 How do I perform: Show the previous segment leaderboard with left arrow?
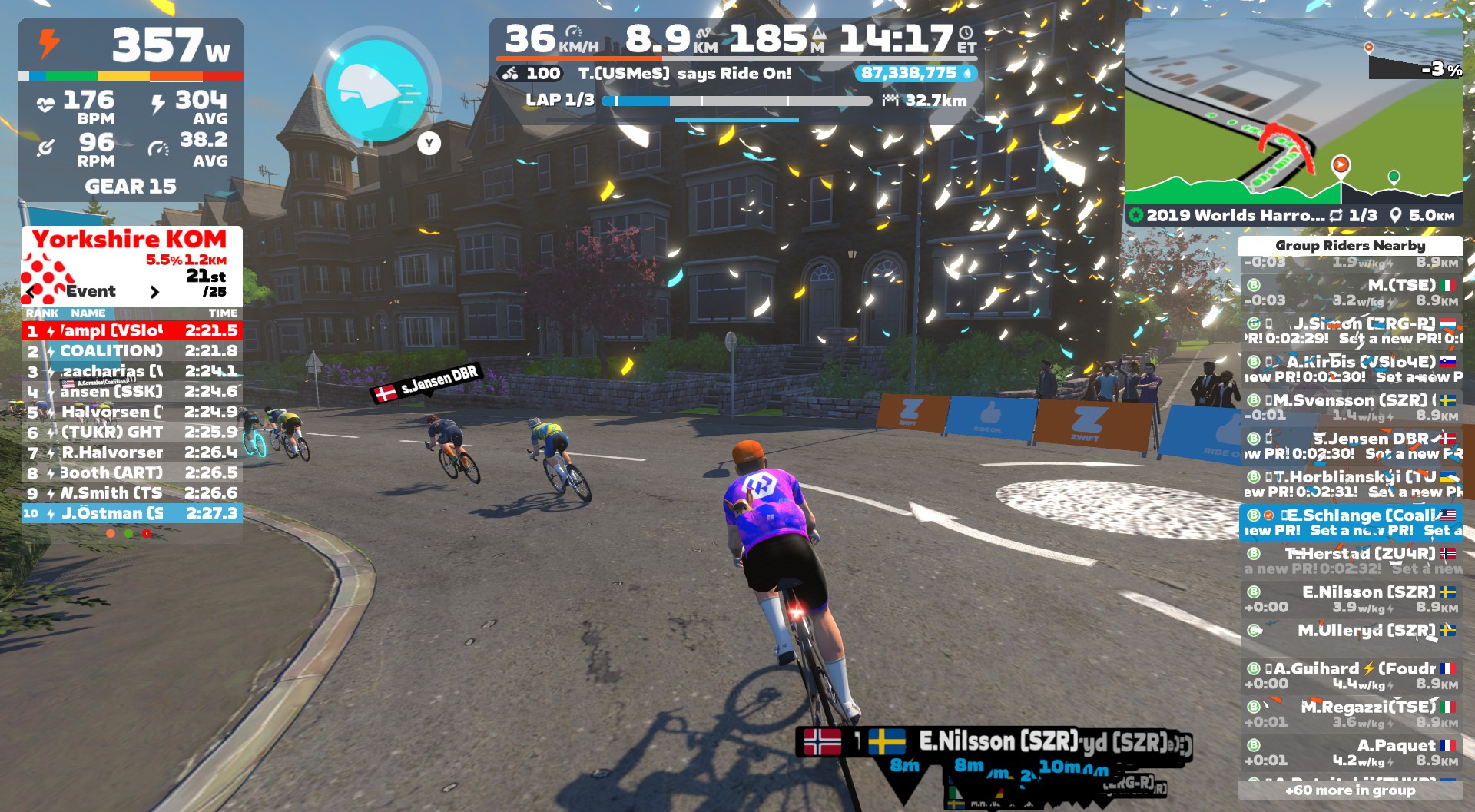(31, 292)
